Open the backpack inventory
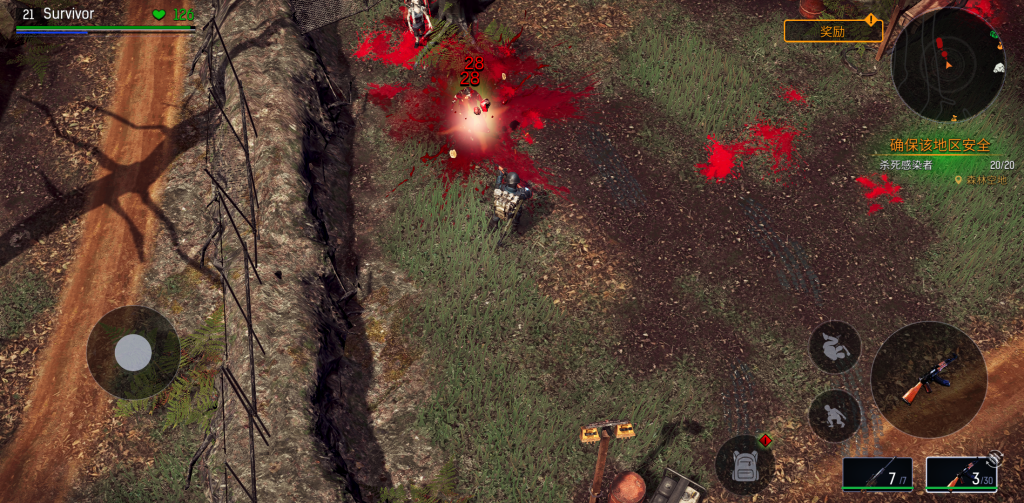1024x503 pixels. (744, 464)
